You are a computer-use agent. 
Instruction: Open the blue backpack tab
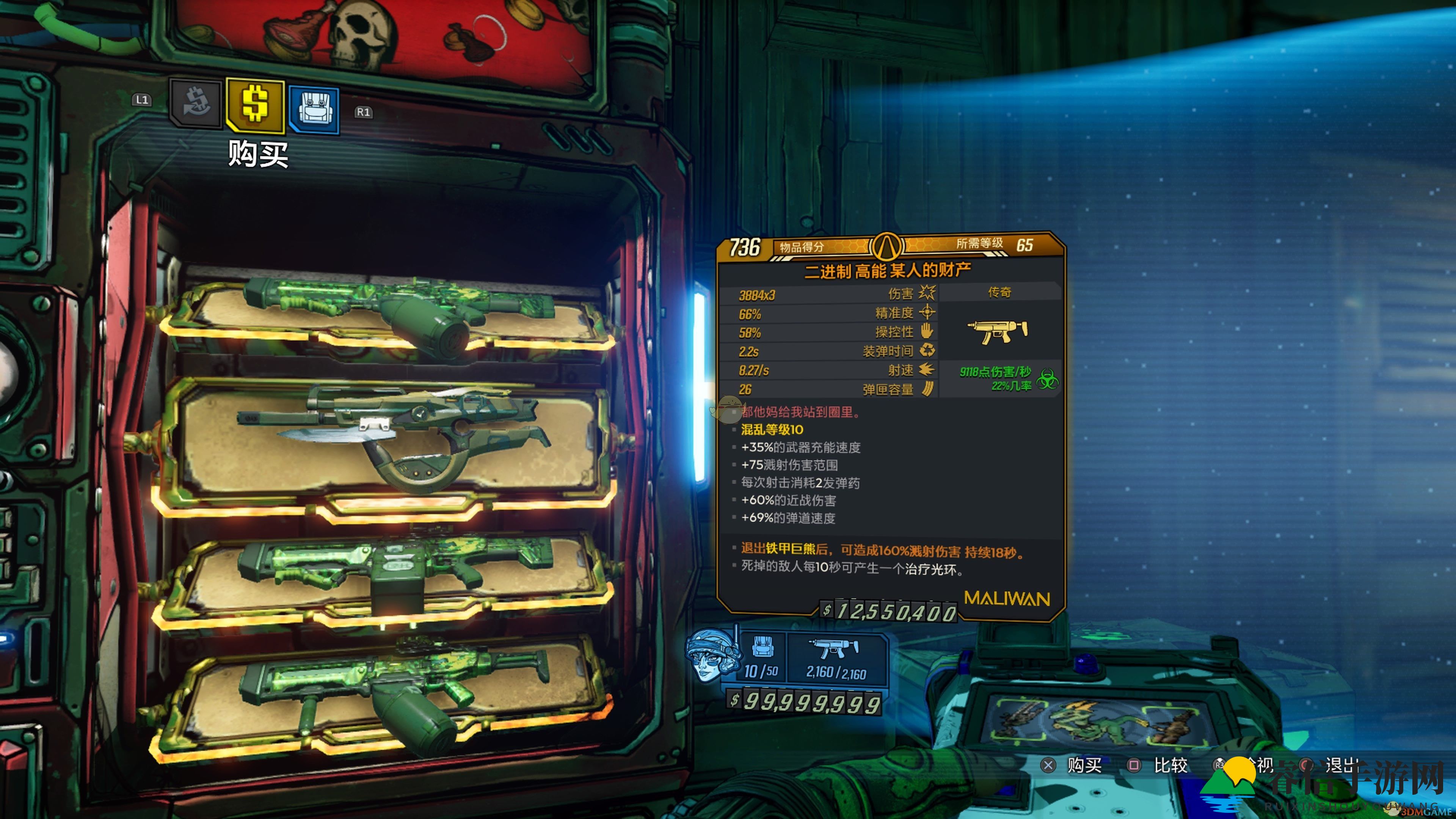click(314, 109)
